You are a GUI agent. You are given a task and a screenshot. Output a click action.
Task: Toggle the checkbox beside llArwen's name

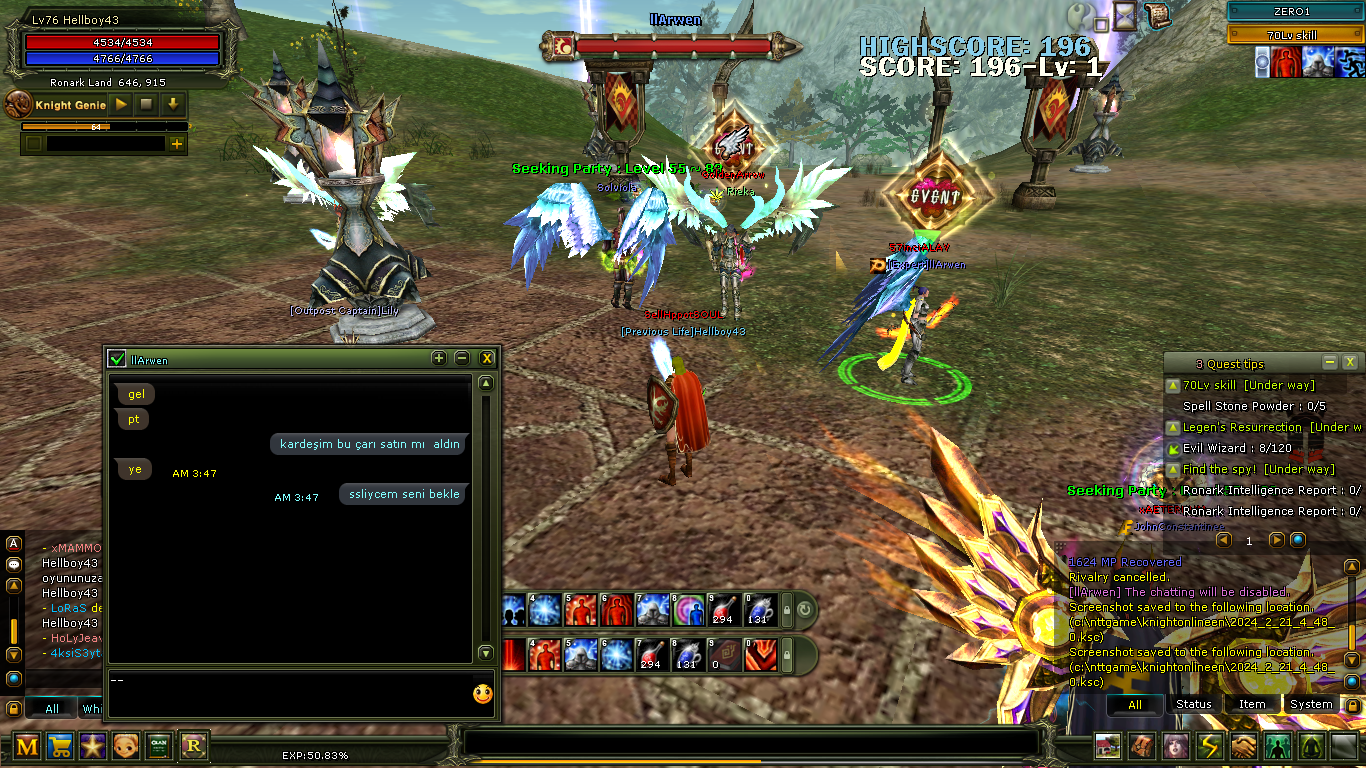click(x=118, y=359)
